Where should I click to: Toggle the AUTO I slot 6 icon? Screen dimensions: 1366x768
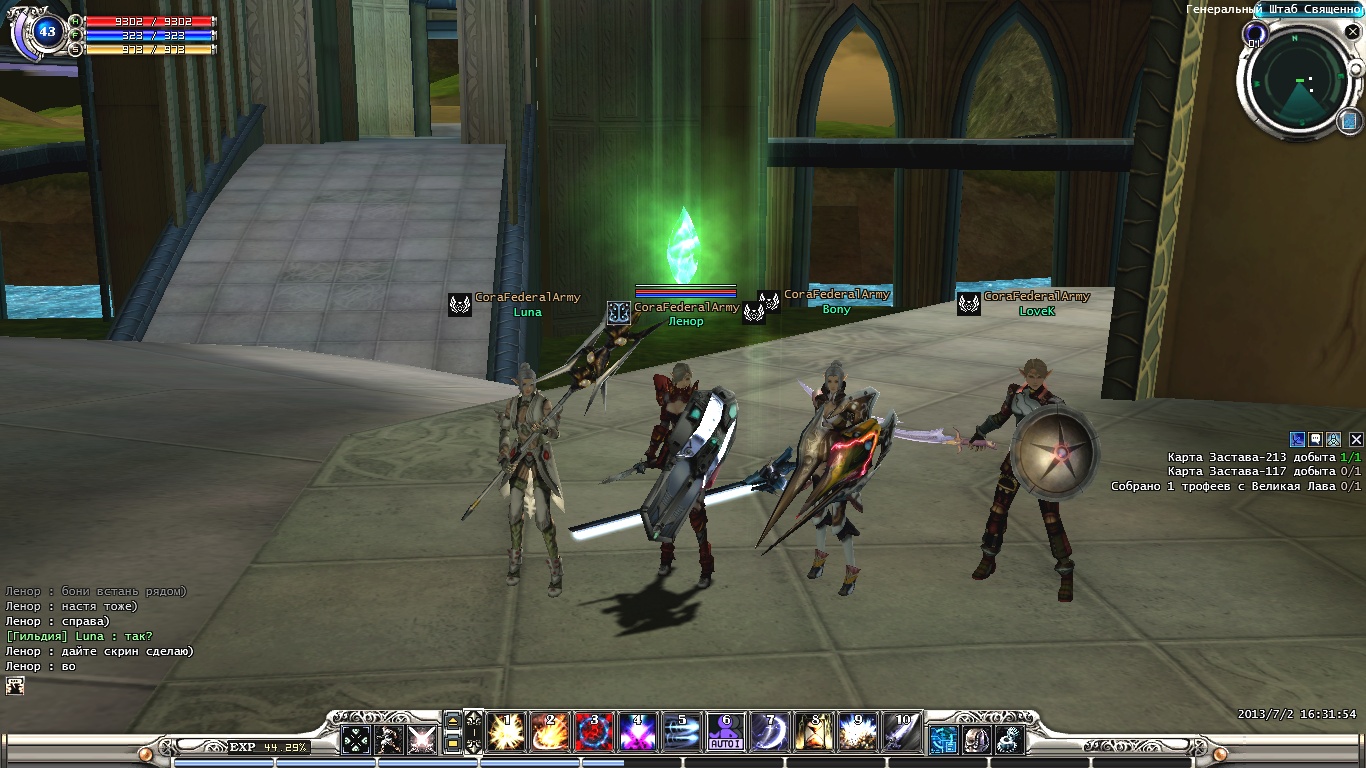[x=726, y=733]
